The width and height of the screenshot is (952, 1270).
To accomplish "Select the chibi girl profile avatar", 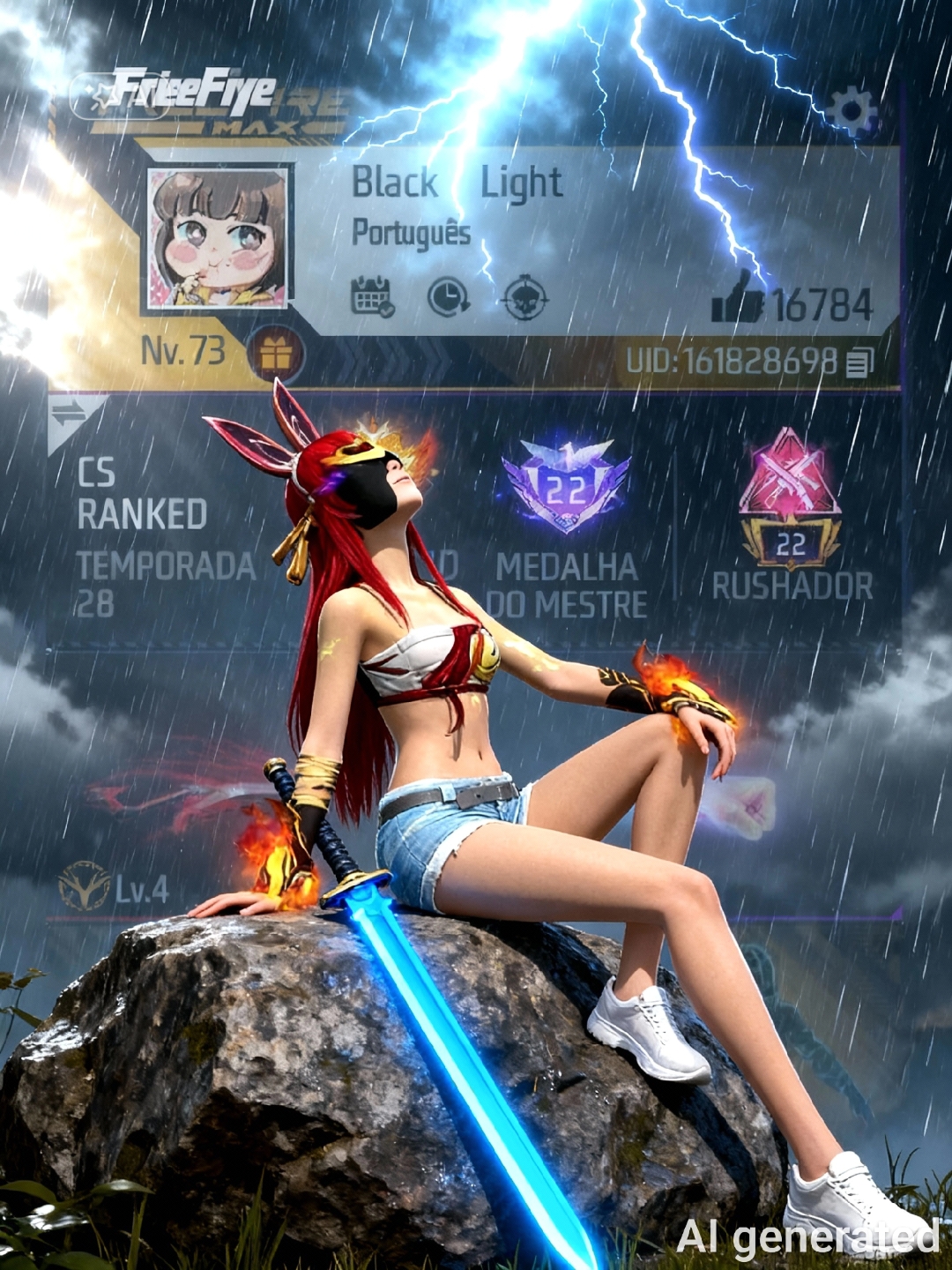I will [217, 238].
